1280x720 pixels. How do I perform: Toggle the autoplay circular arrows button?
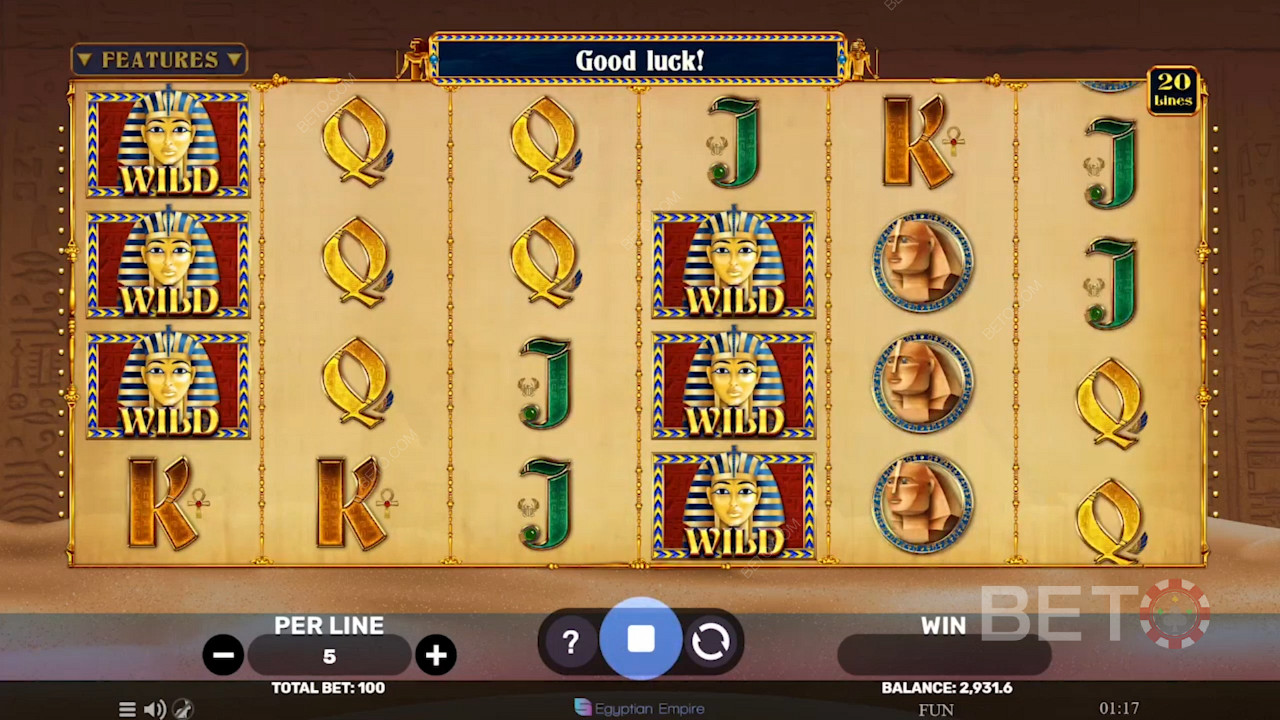[711, 642]
